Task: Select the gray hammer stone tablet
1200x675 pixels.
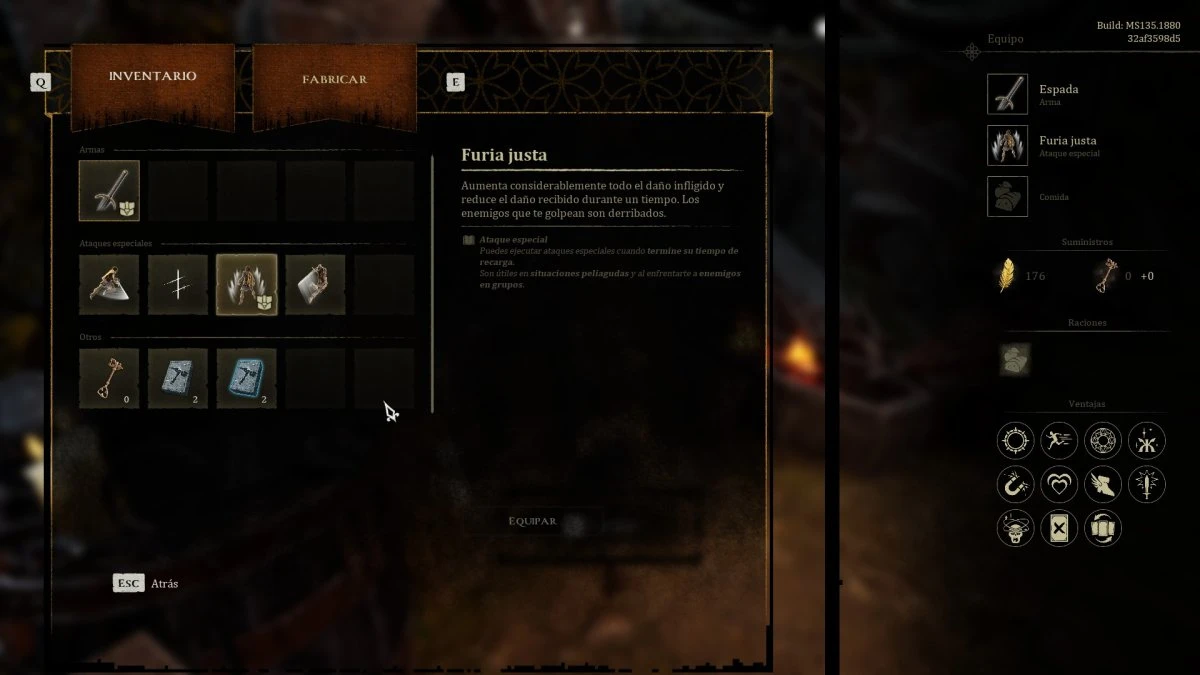Action: tap(178, 378)
